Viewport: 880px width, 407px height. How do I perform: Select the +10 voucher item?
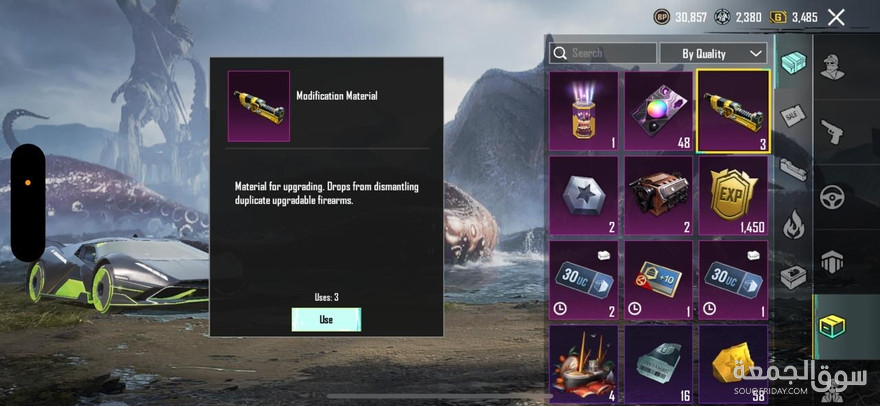pos(658,280)
